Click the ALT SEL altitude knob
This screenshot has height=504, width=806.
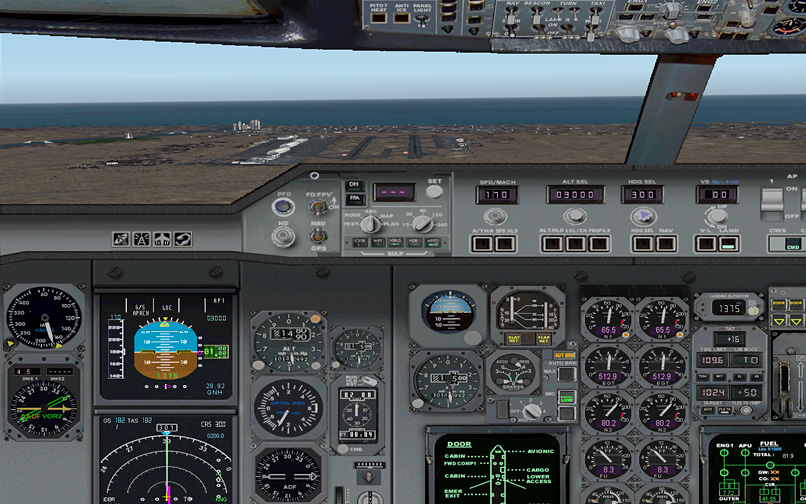click(574, 216)
